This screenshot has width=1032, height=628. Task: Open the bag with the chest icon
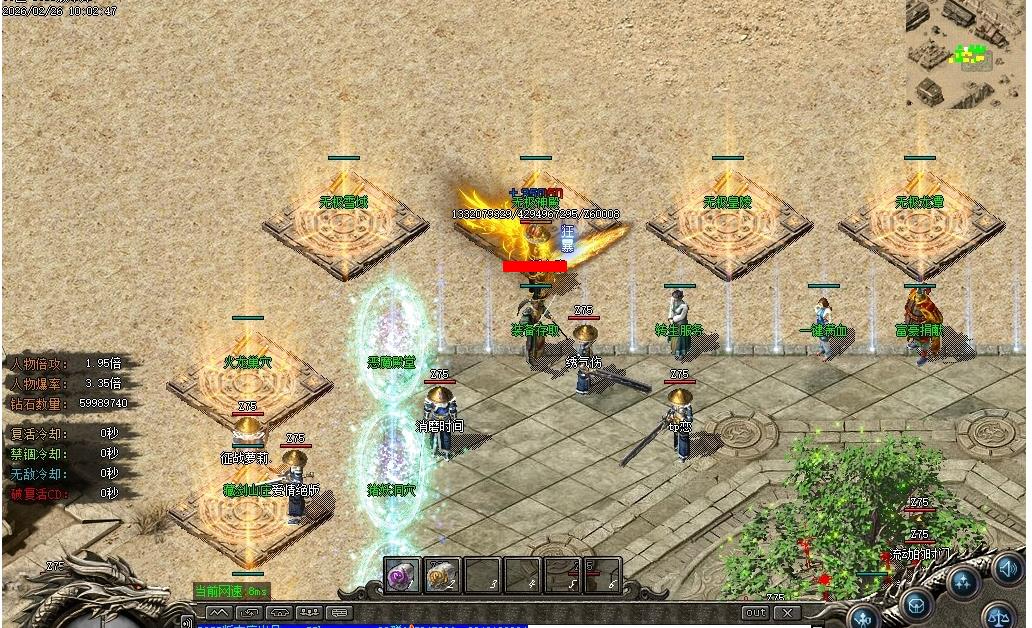pos(916,603)
